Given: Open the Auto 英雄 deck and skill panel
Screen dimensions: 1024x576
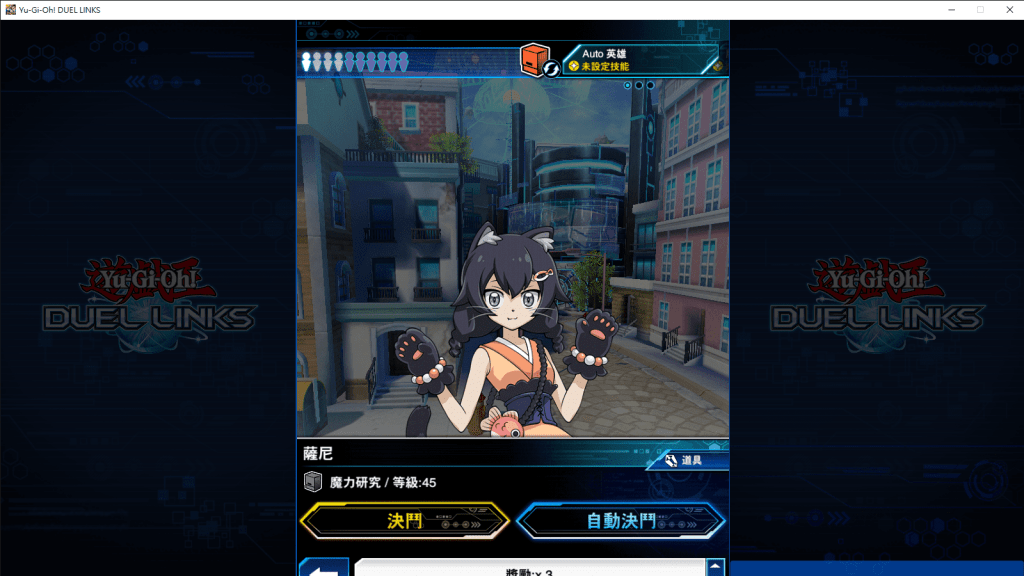Looking at the screenshot, I should (640, 59).
